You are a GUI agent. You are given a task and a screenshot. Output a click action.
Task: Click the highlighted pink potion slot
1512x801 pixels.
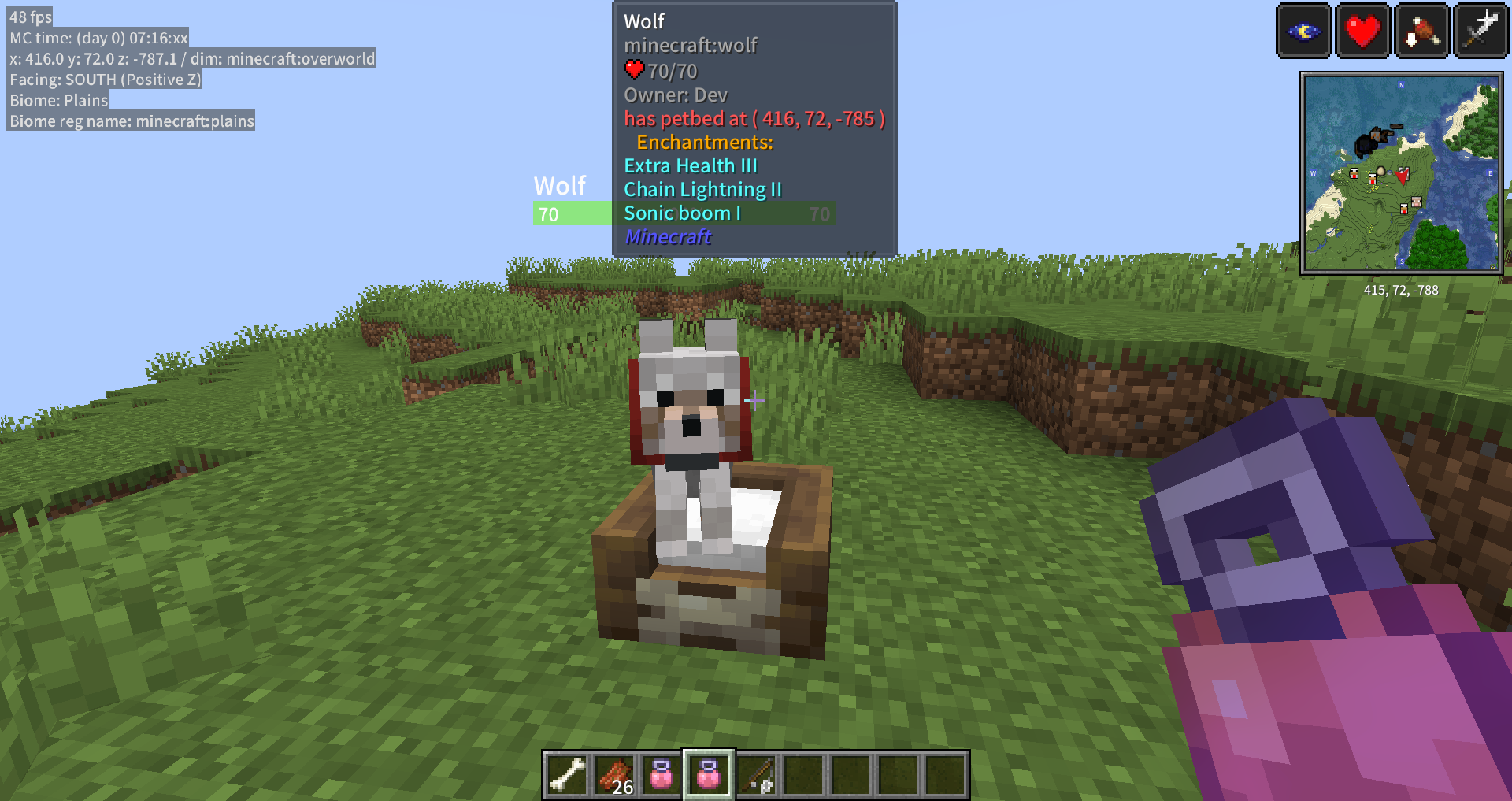(x=709, y=774)
